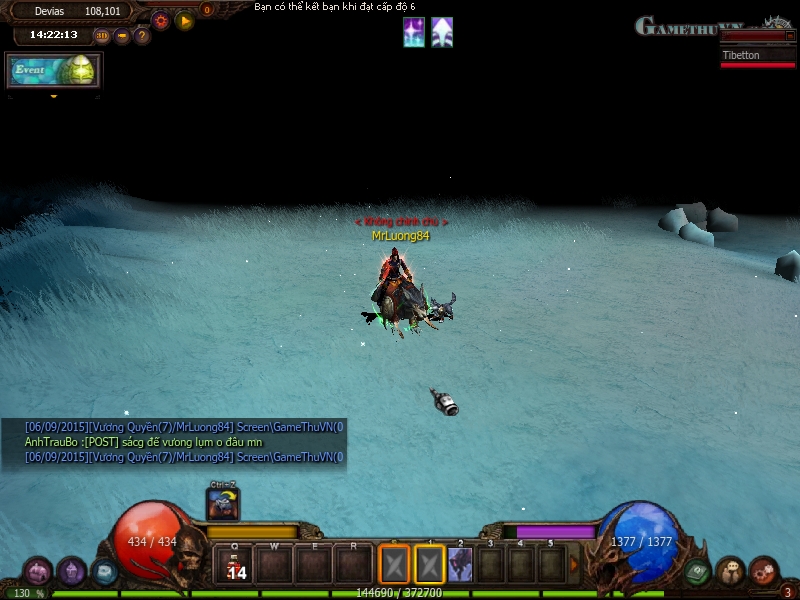Click the round button between 3D and help
Viewport: 800px width, 600px height.
122,36
